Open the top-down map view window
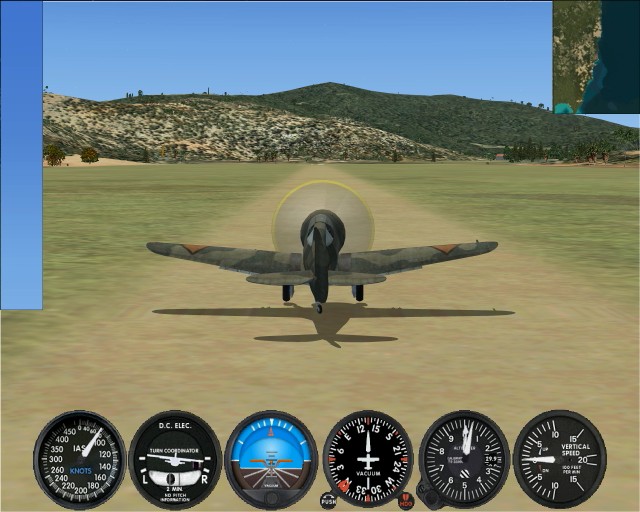 tap(596, 56)
